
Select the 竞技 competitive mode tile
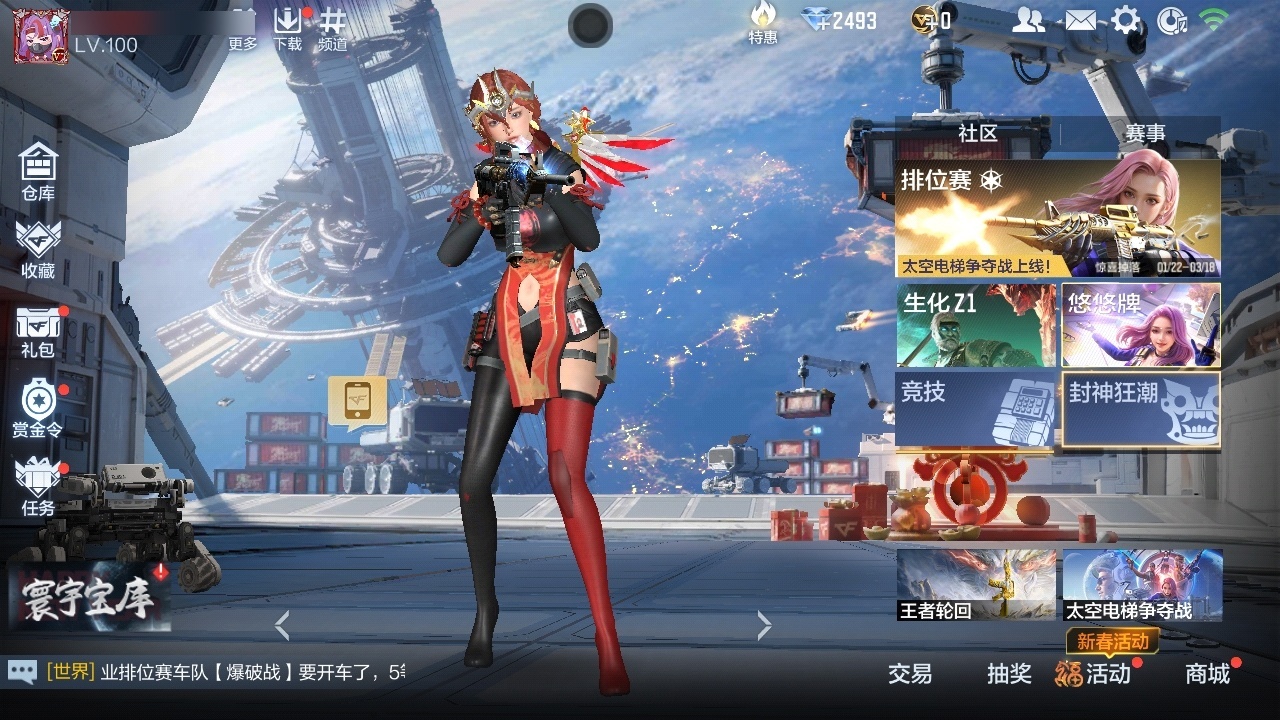976,408
